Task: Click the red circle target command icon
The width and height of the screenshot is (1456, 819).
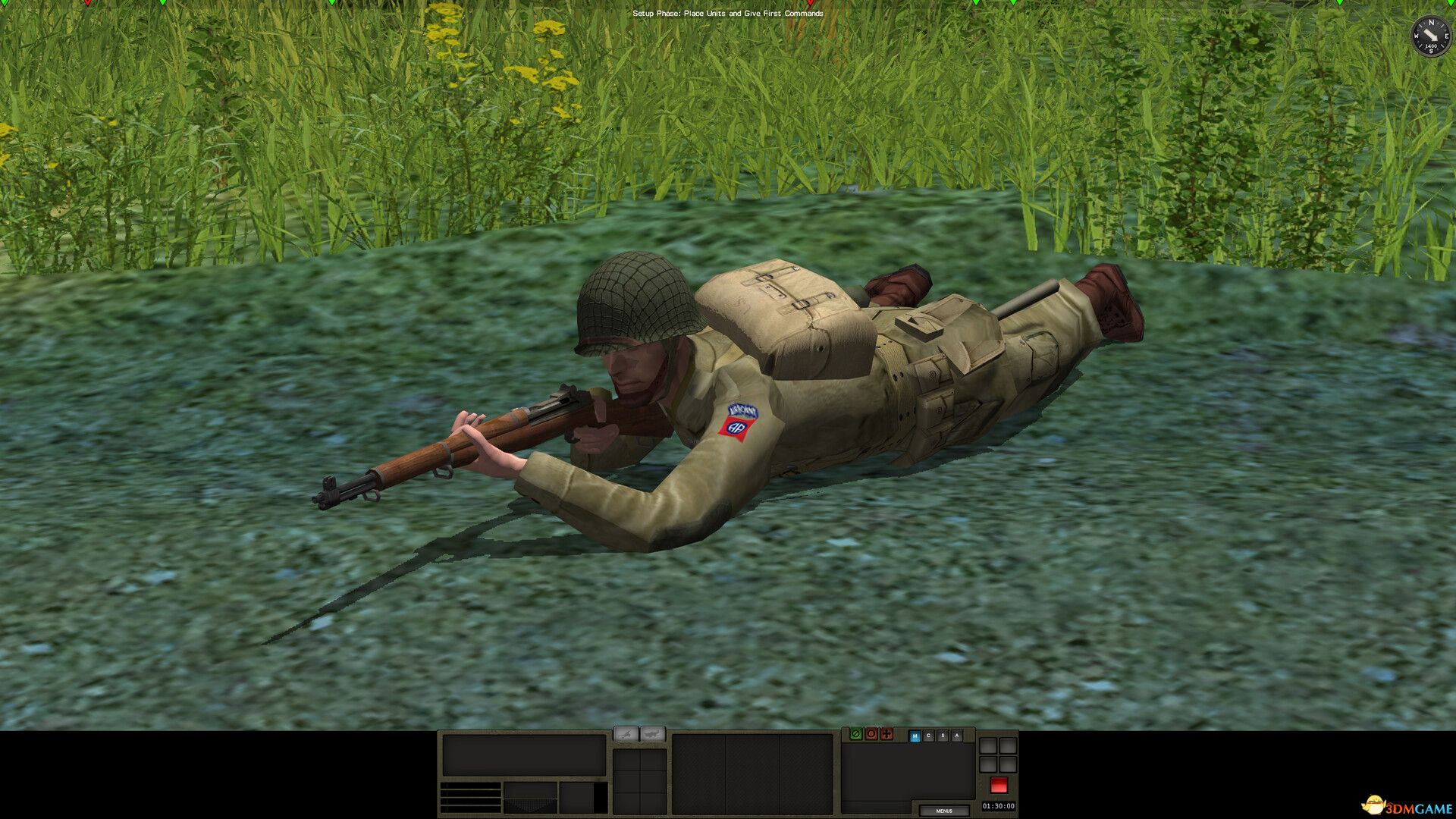Action: 871,735
